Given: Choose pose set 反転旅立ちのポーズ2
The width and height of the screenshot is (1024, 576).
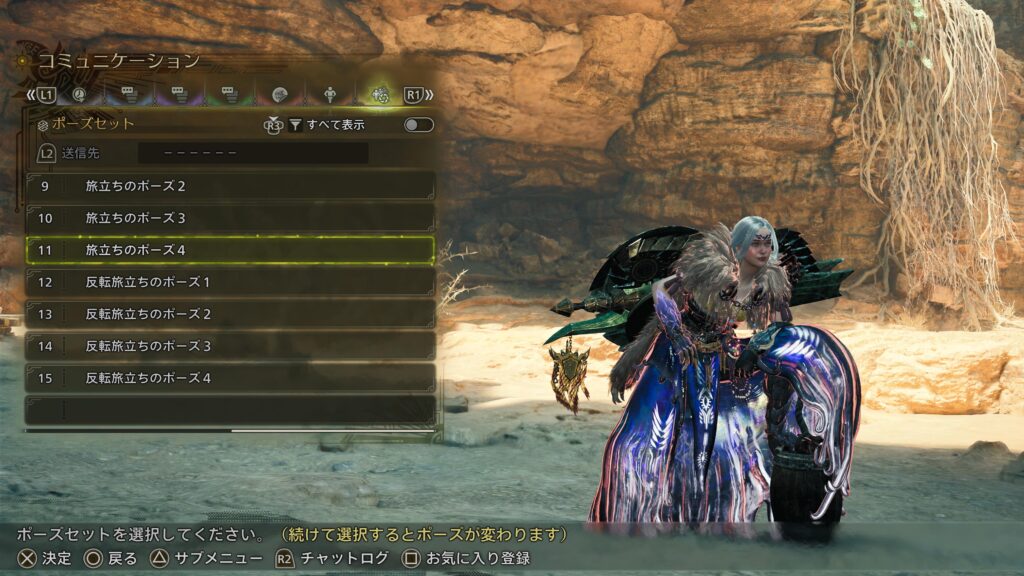Looking at the screenshot, I should (x=230, y=314).
